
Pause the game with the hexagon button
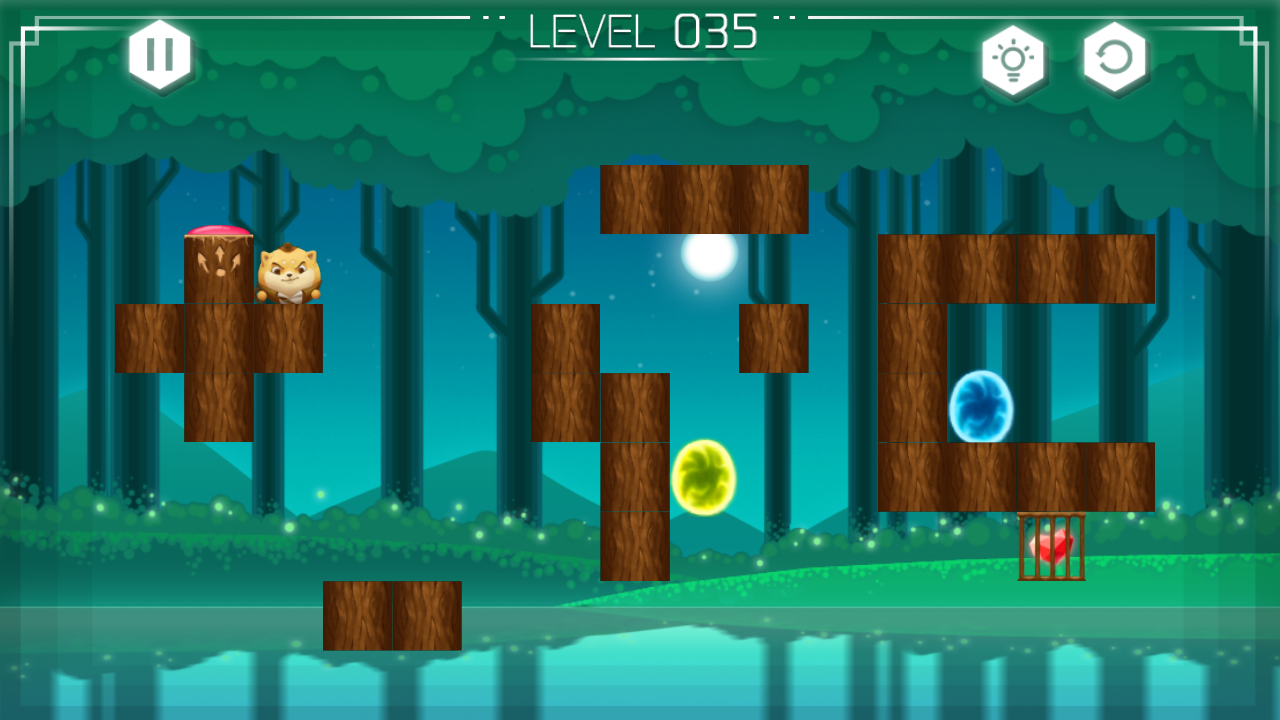click(x=160, y=54)
